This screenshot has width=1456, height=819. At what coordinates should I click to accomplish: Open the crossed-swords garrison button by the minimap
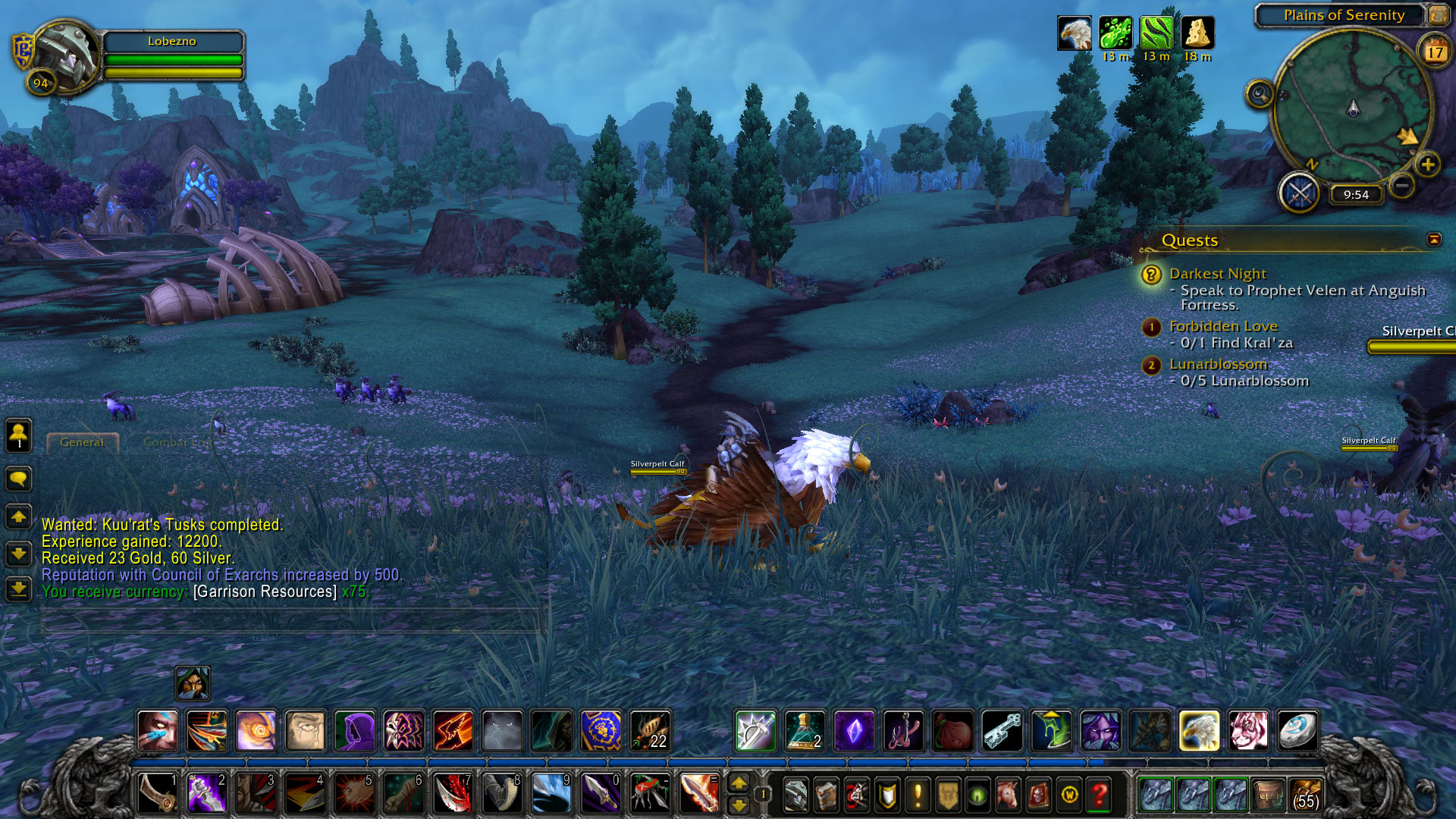click(x=1300, y=193)
